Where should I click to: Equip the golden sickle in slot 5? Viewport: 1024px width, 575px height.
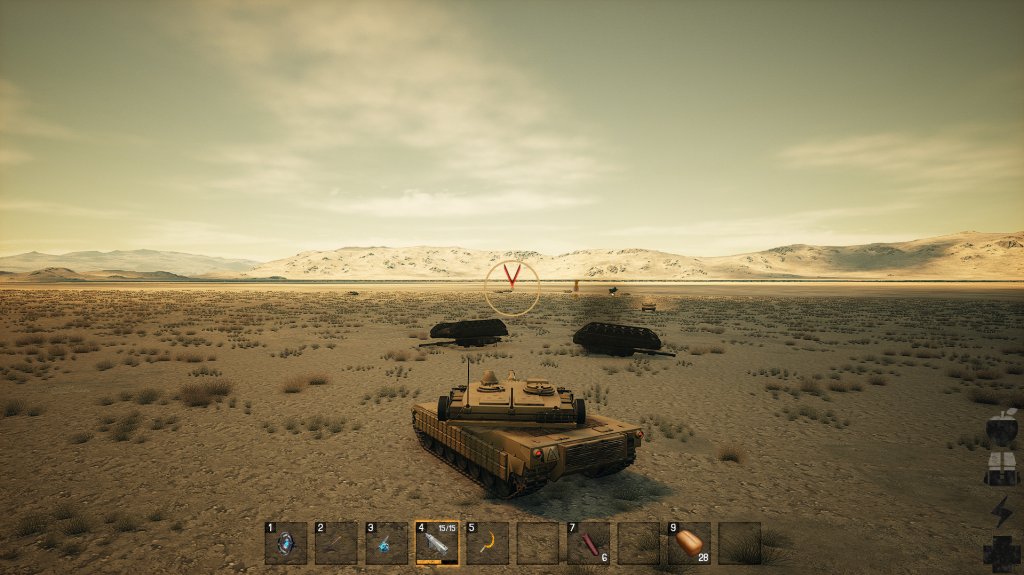click(487, 543)
